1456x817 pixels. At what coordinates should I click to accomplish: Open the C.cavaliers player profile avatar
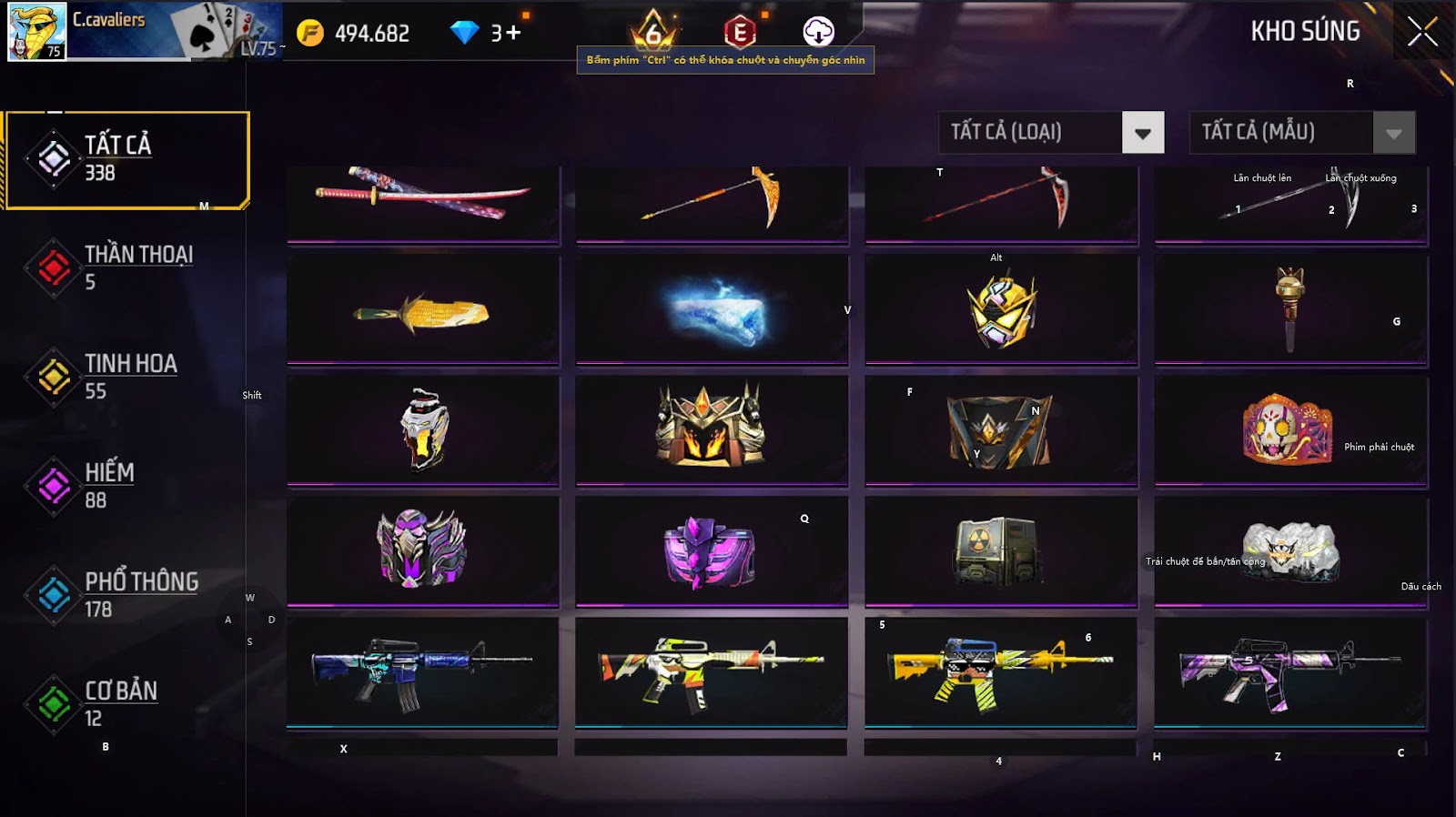(x=36, y=32)
